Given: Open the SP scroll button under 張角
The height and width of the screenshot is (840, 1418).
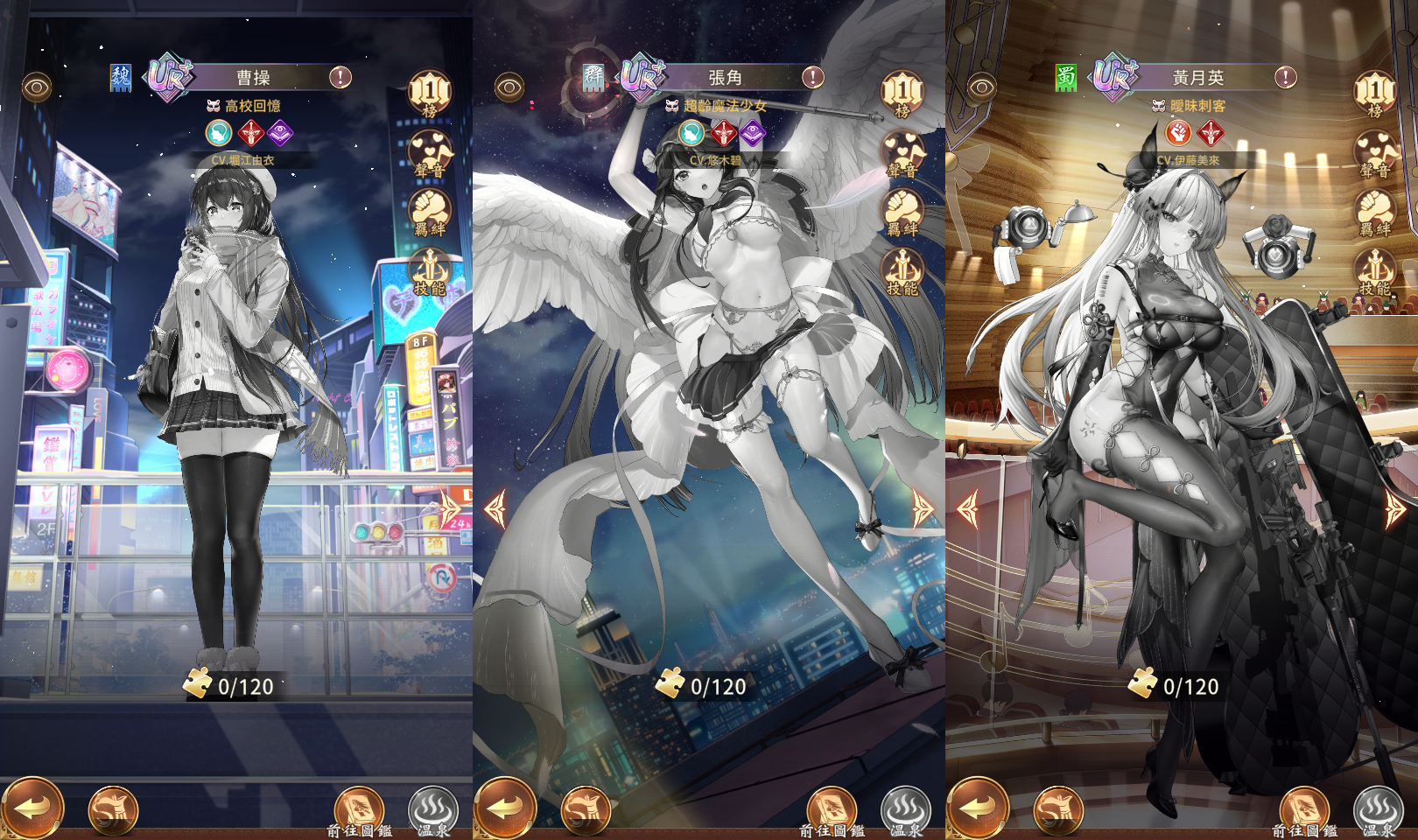Looking at the screenshot, I should (586, 809).
